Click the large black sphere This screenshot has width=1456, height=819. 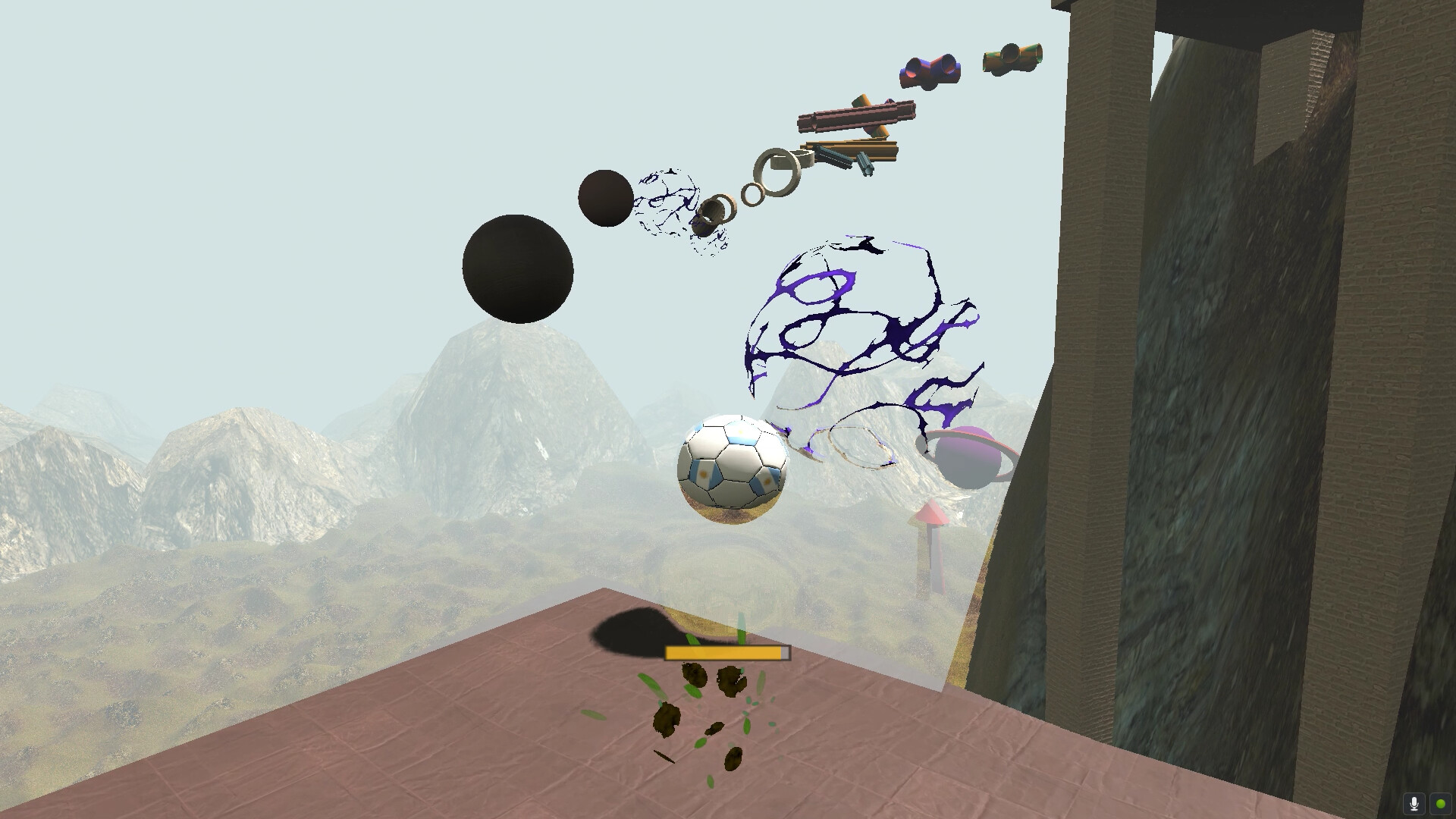tap(519, 269)
